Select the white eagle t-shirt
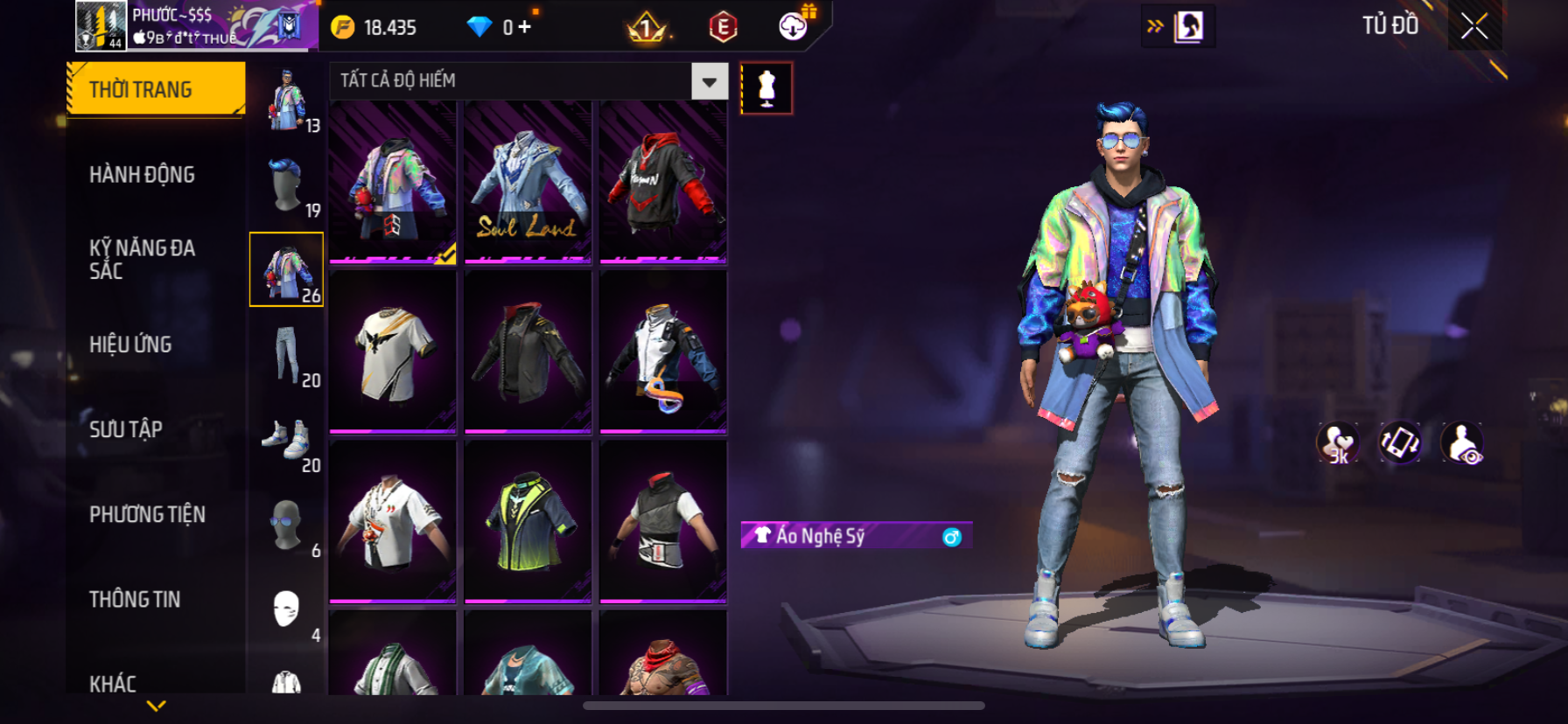 (393, 352)
